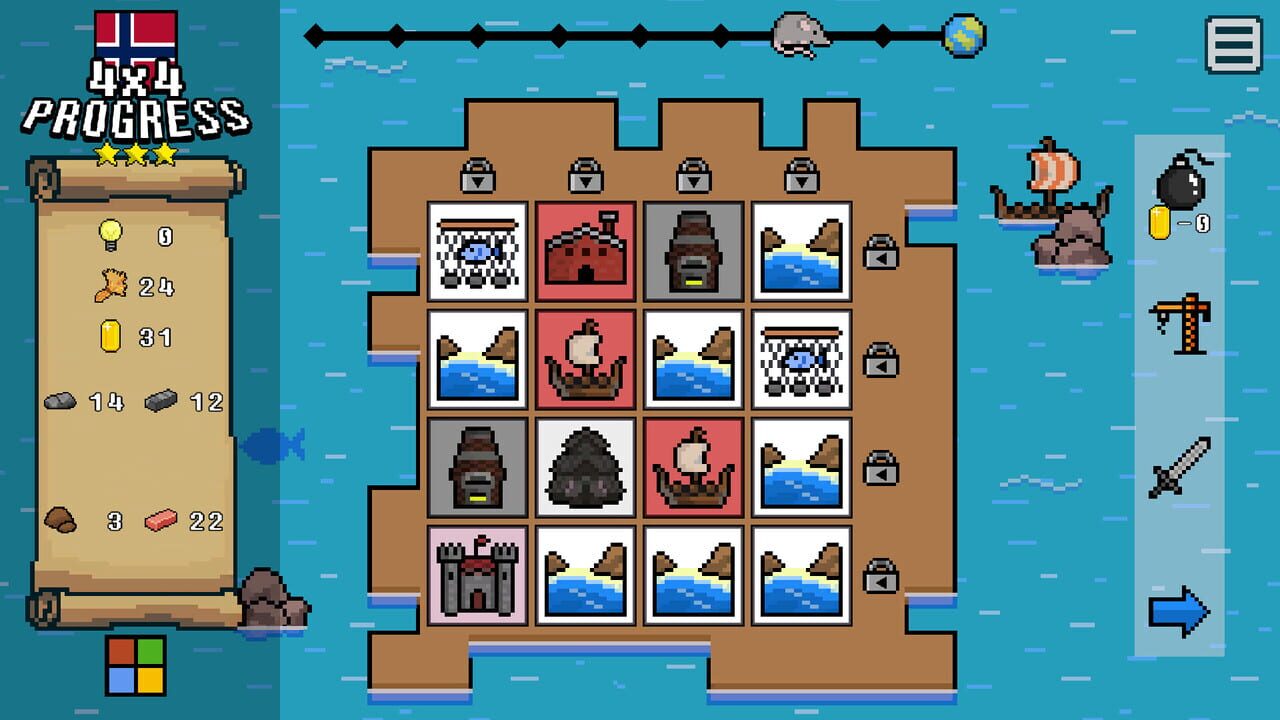The width and height of the screenshot is (1280, 720).
Task: Toggle the lock beside the top grid row
Action: (x=878, y=253)
